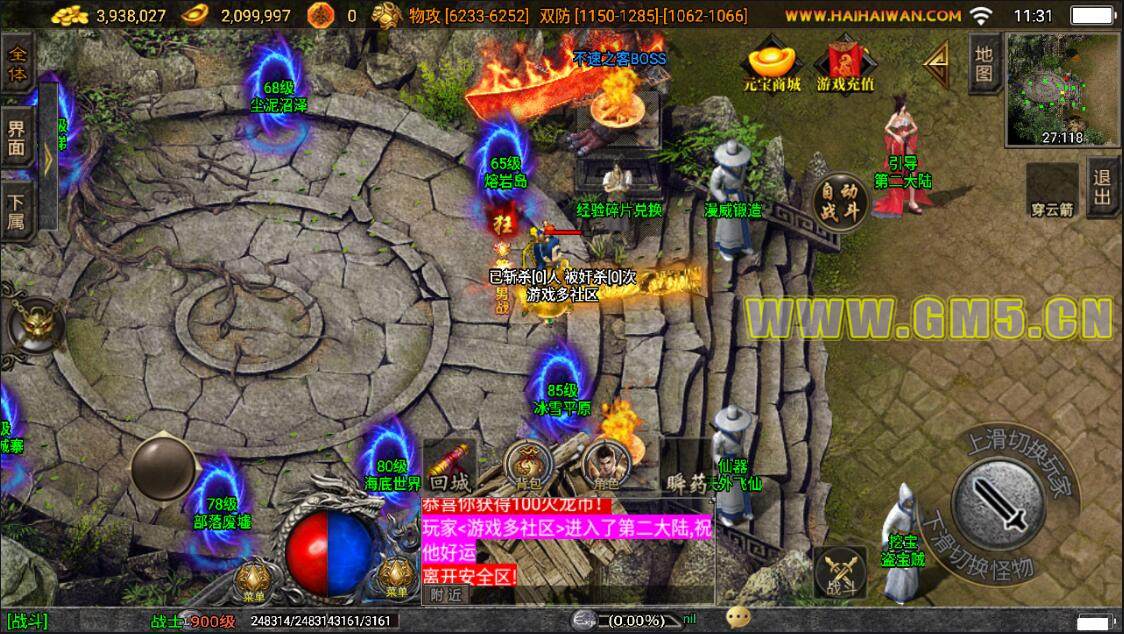The height and width of the screenshot is (634, 1124).
Task: Open the 角色 character sheet
Action: 606,465
